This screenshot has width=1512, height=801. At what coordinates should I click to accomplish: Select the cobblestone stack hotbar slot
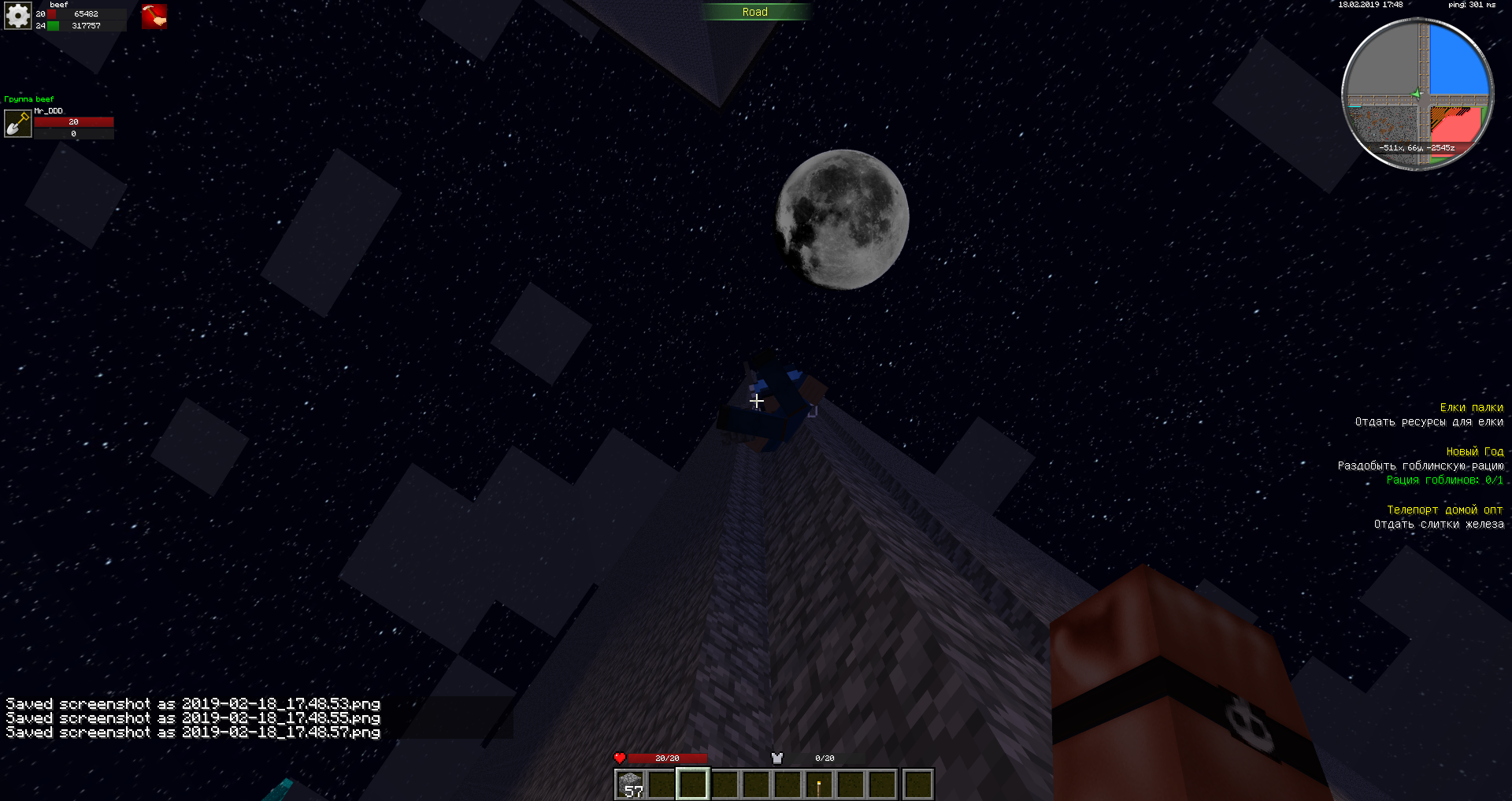631,784
